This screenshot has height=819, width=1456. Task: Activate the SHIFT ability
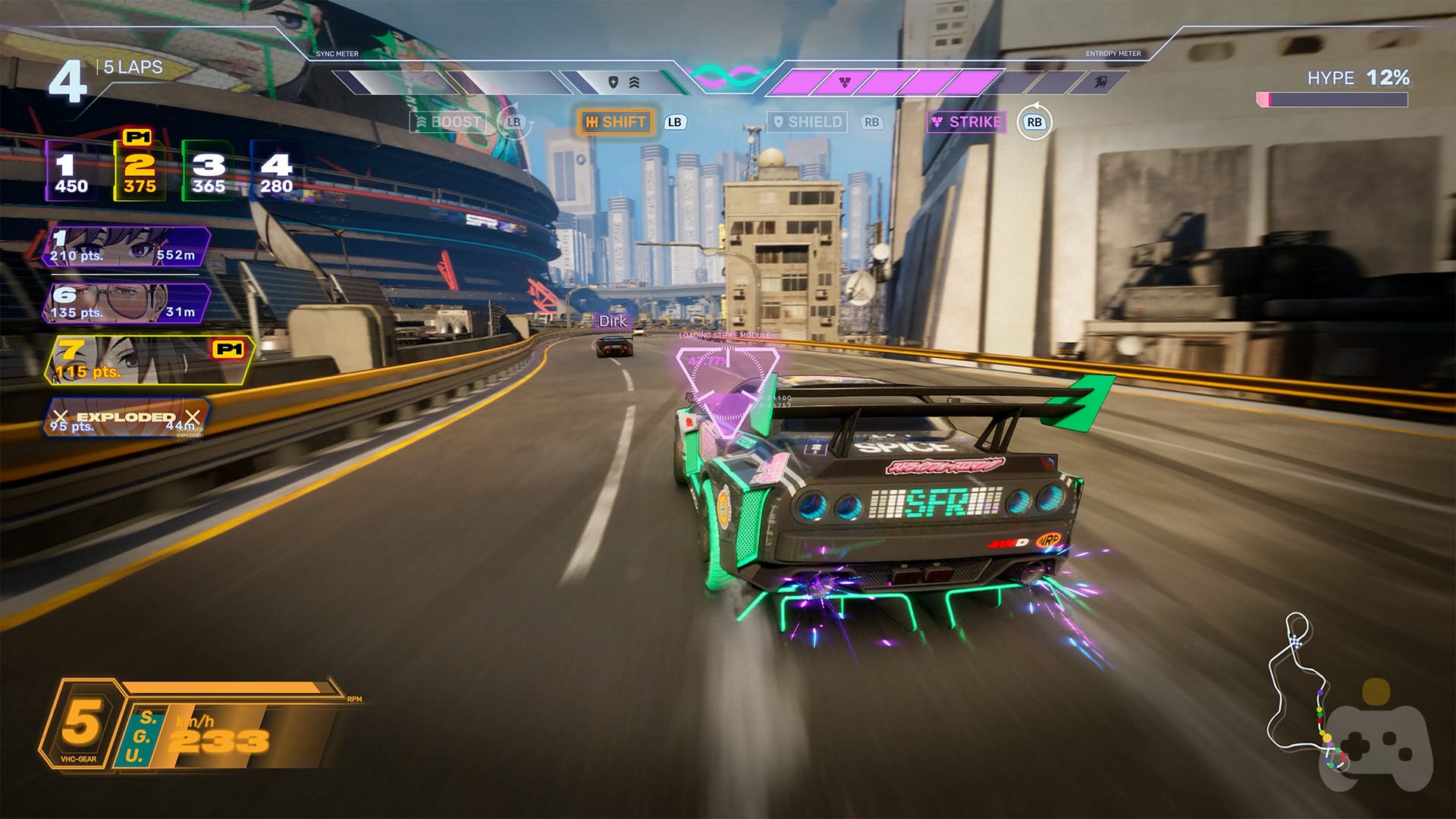[616, 122]
